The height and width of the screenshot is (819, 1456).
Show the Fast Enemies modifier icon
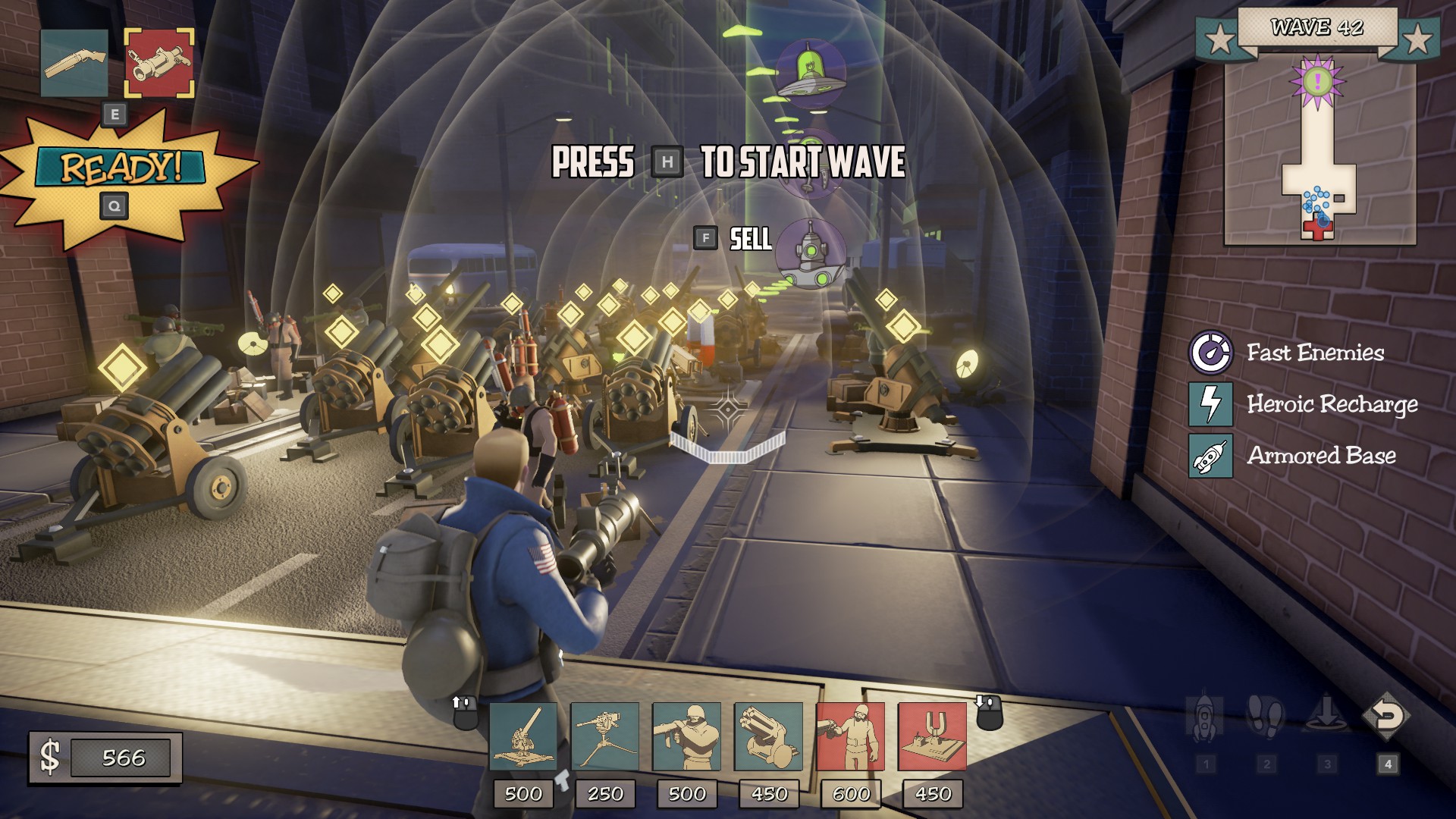pos(1210,353)
